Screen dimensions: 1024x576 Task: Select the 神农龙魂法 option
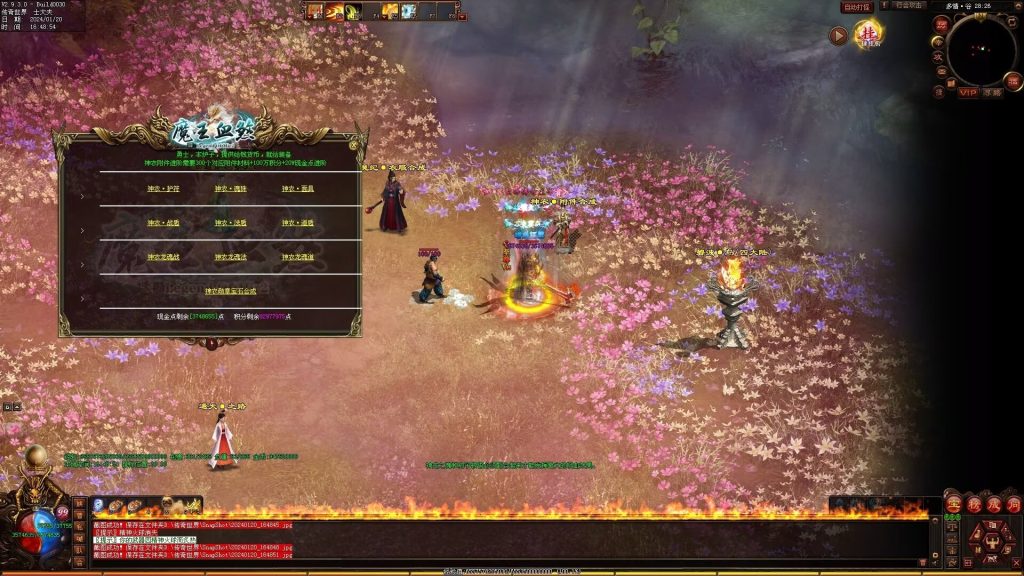[230, 257]
